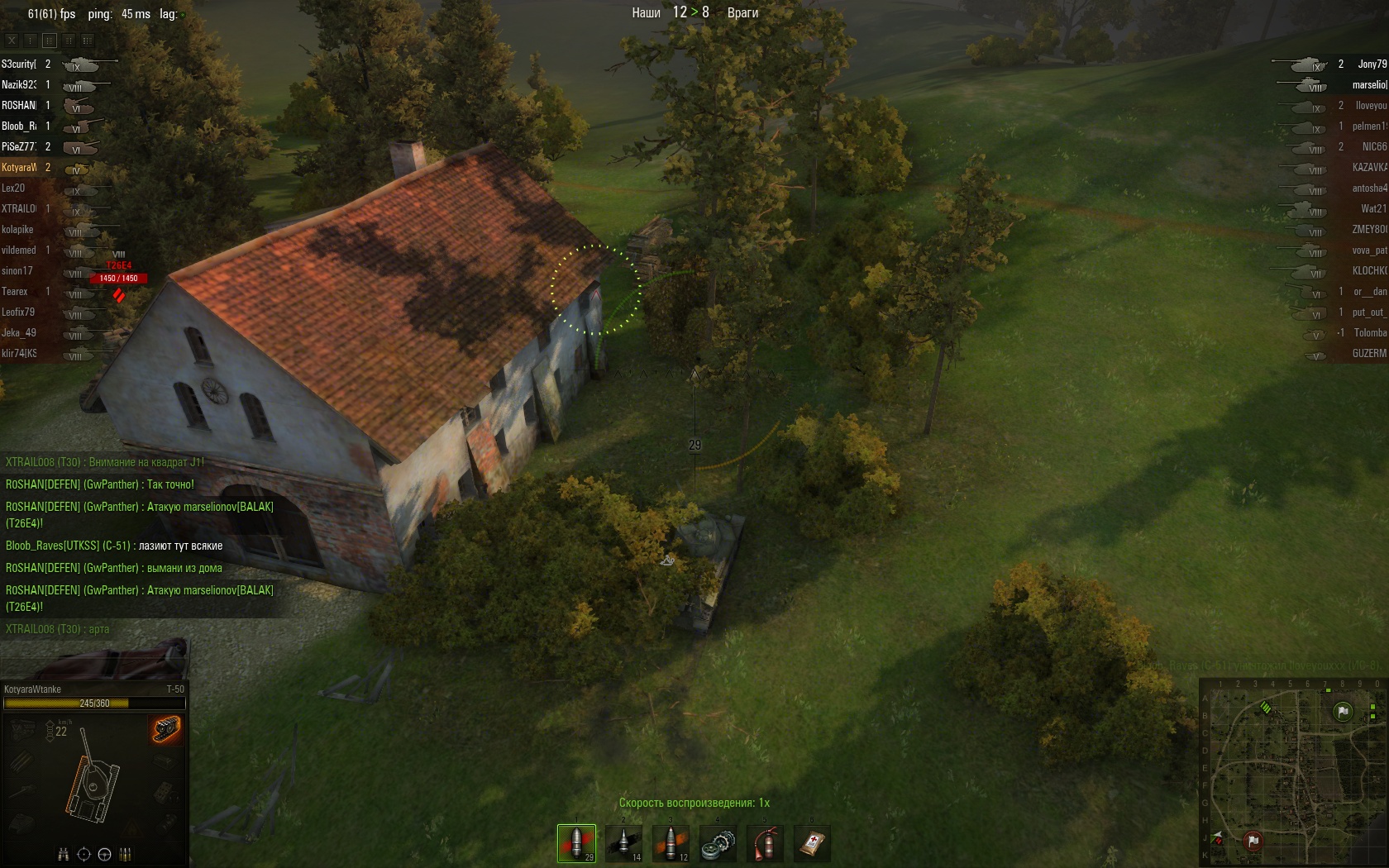Use the first aid kit consumable

(x=812, y=842)
